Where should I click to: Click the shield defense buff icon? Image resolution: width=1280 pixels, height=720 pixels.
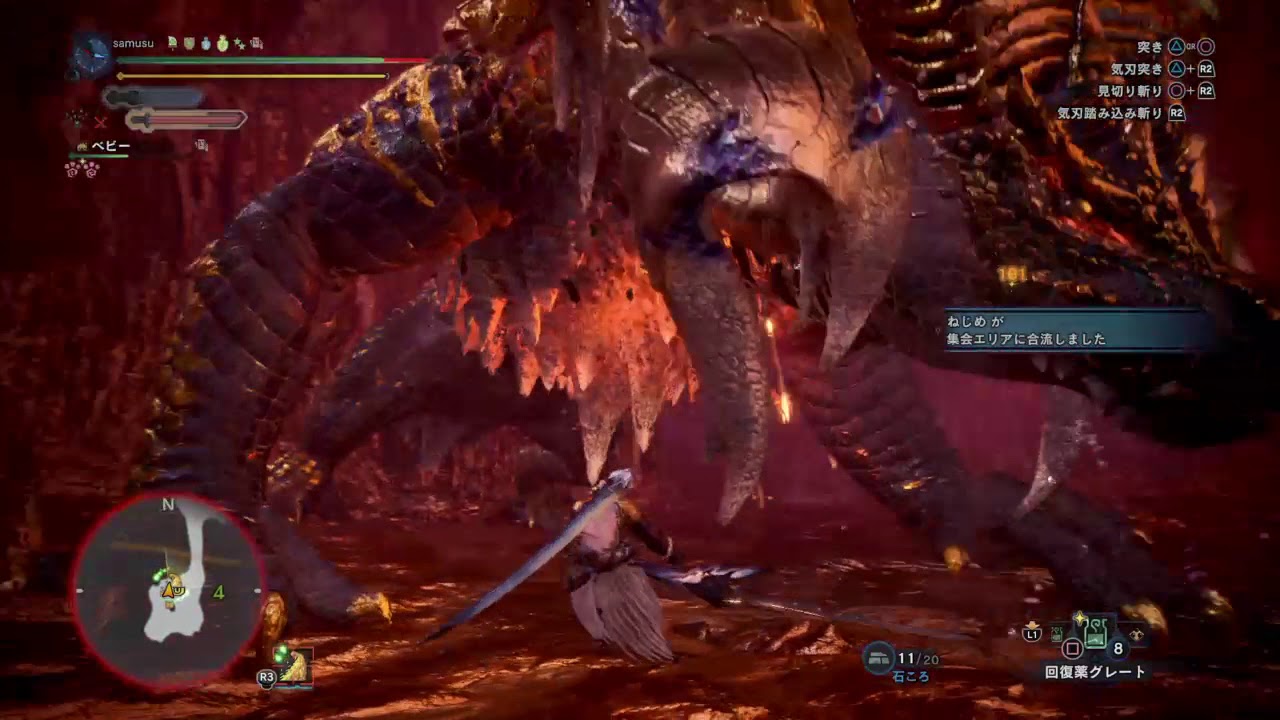coord(189,43)
